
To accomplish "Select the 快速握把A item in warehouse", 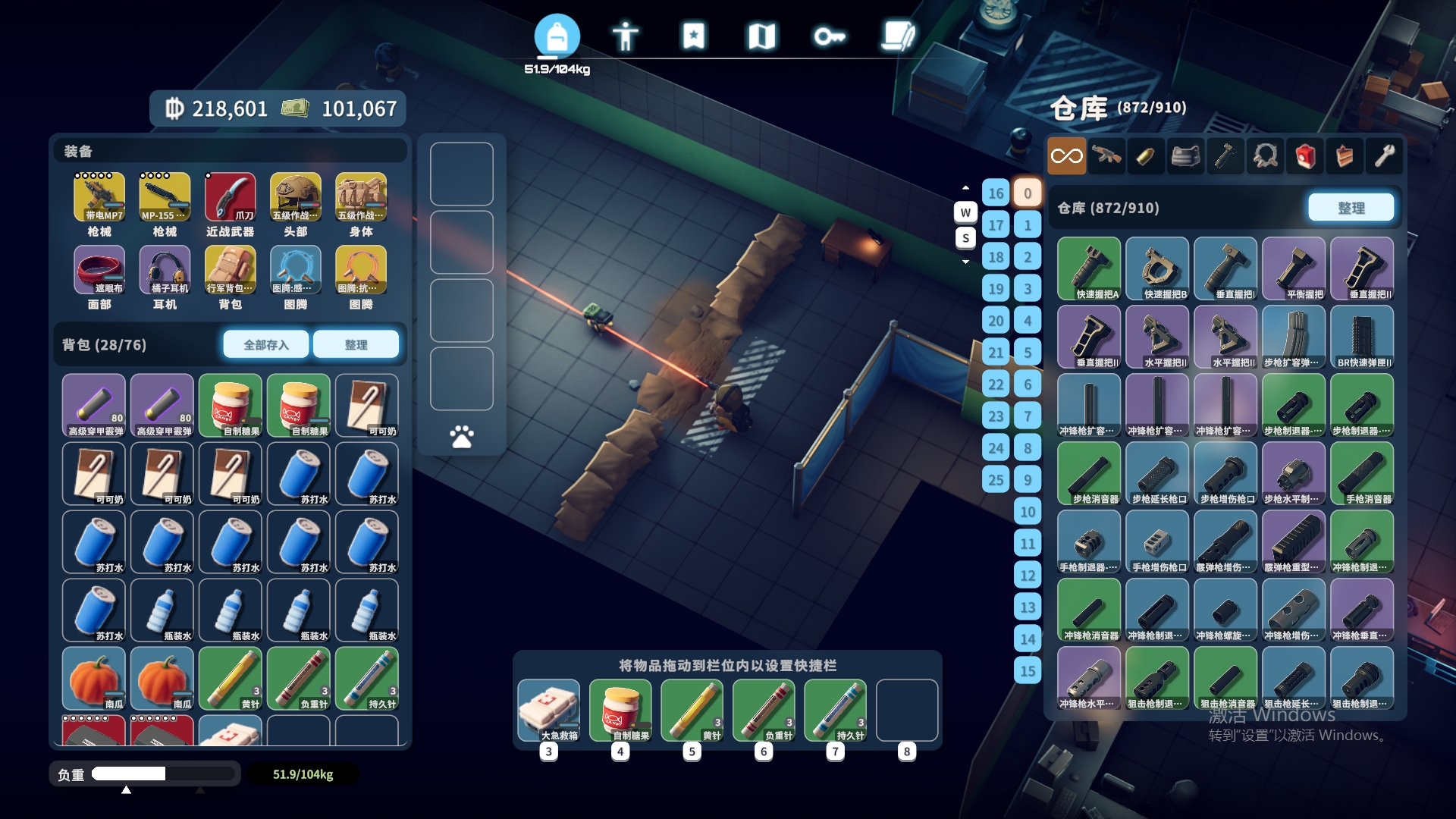I will (1089, 268).
